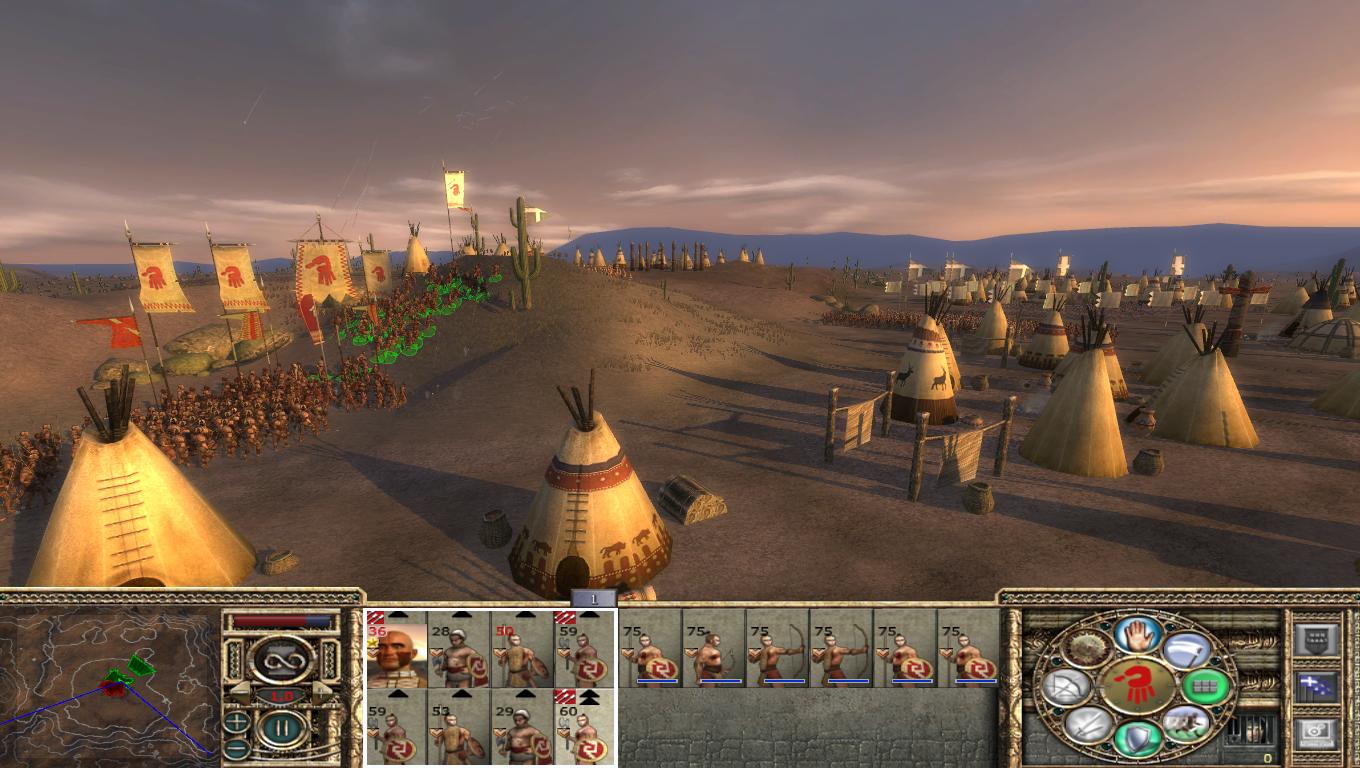Pause the battle
This screenshot has width=1360, height=768.
coord(283,727)
